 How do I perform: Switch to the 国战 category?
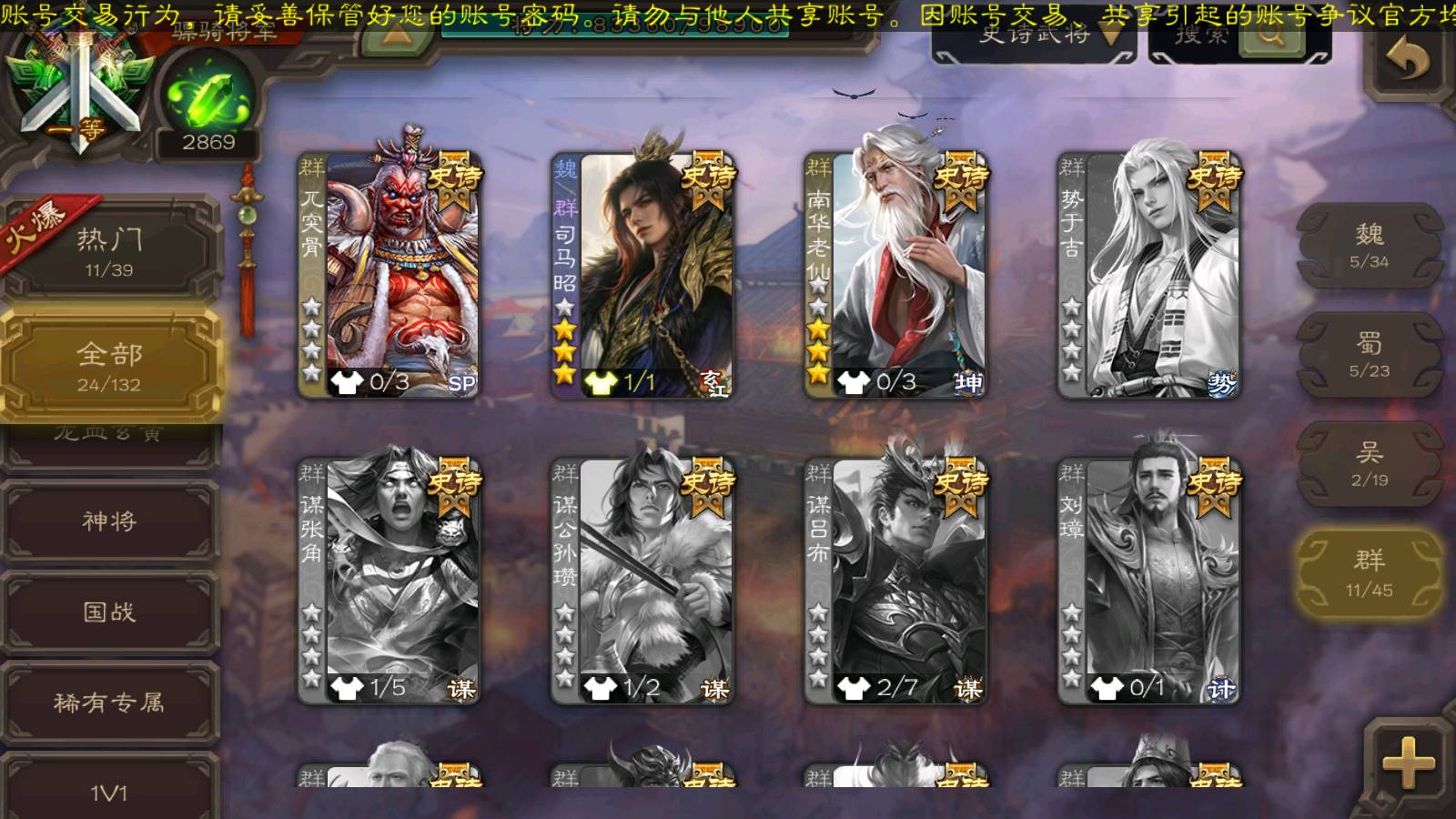pyautogui.click(x=109, y=612)
